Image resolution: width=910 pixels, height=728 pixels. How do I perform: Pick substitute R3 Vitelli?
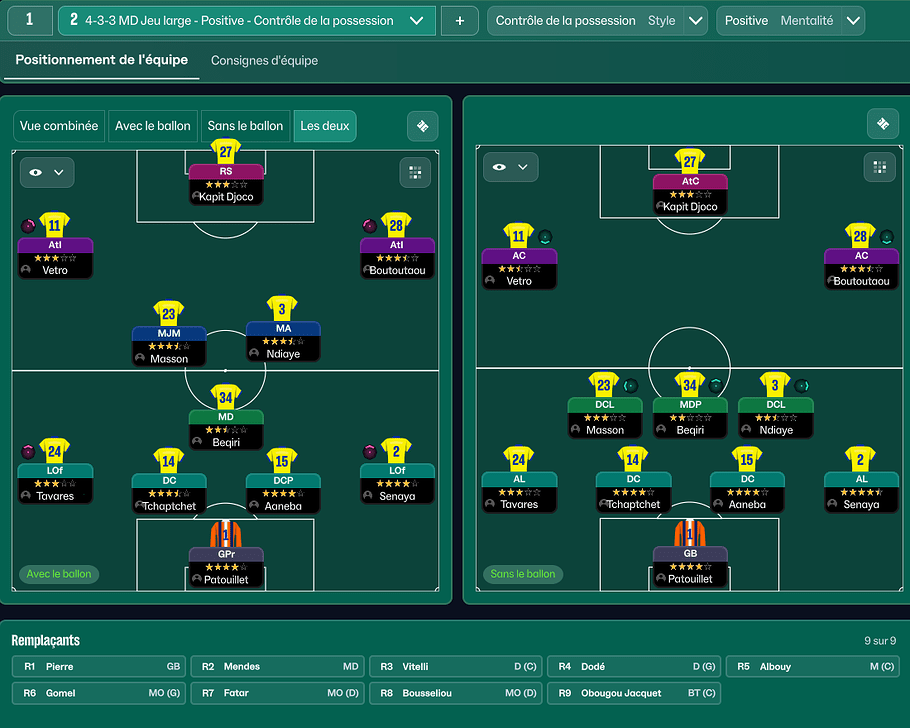click(x=455, y=666)
